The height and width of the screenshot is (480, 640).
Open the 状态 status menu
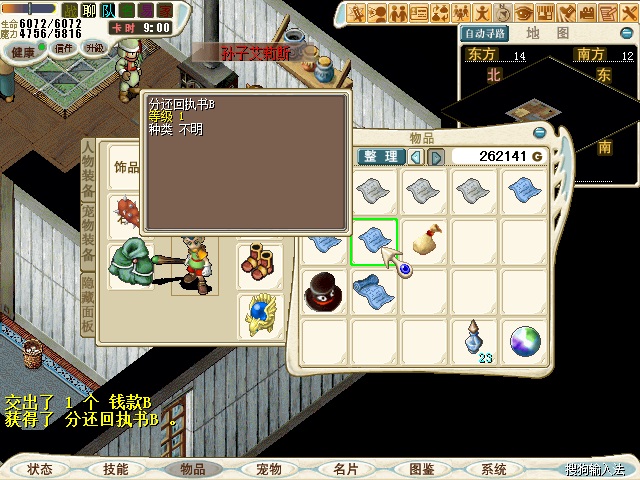pyautogui.click(x=40, y=469)
